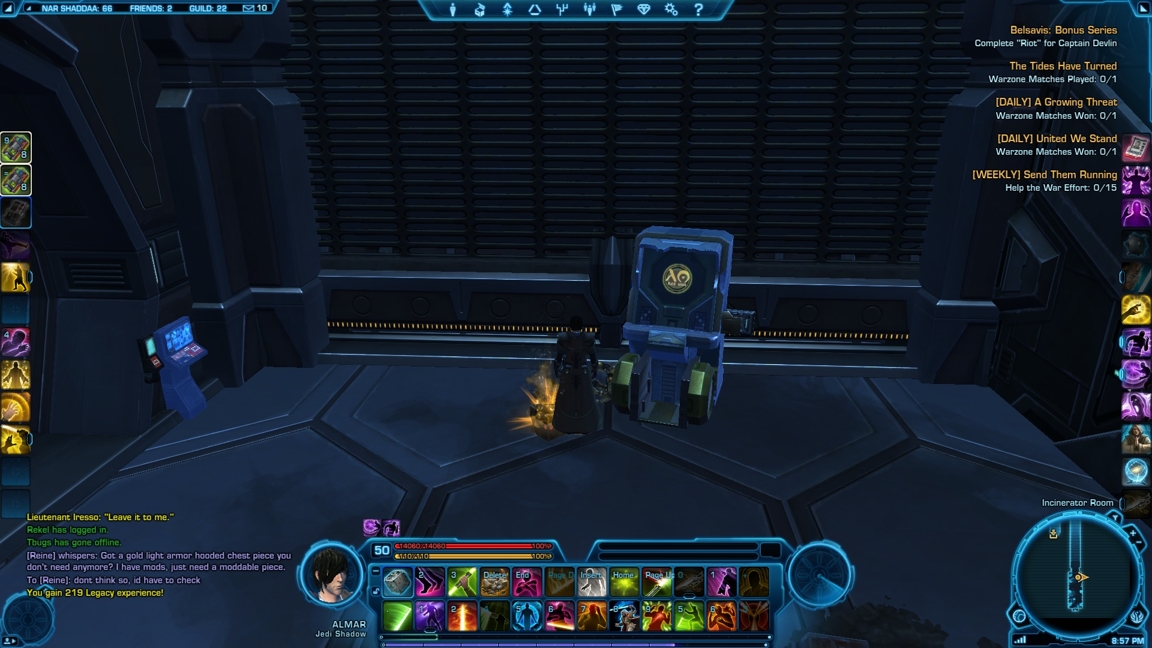The height and width of the screenshot is (648, 1152).
Task: Select the [WEEKLY] Send Them Running quest
Action: (x=1044, y=174)
